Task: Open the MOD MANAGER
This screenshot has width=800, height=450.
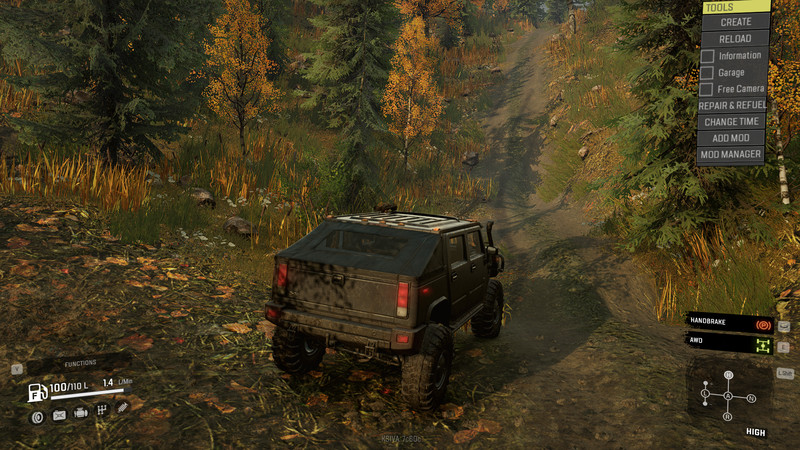Action: (732, 155)
